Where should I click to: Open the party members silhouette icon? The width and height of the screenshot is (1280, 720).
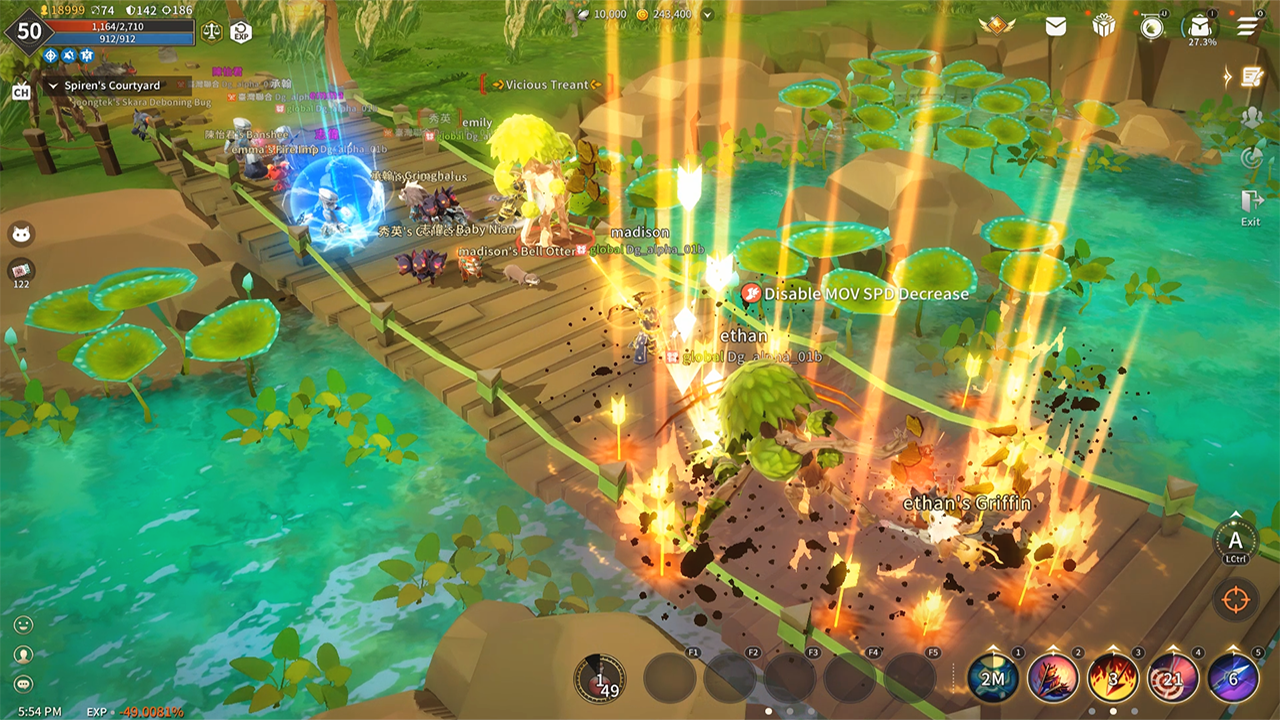click(x=1251, y=116)
